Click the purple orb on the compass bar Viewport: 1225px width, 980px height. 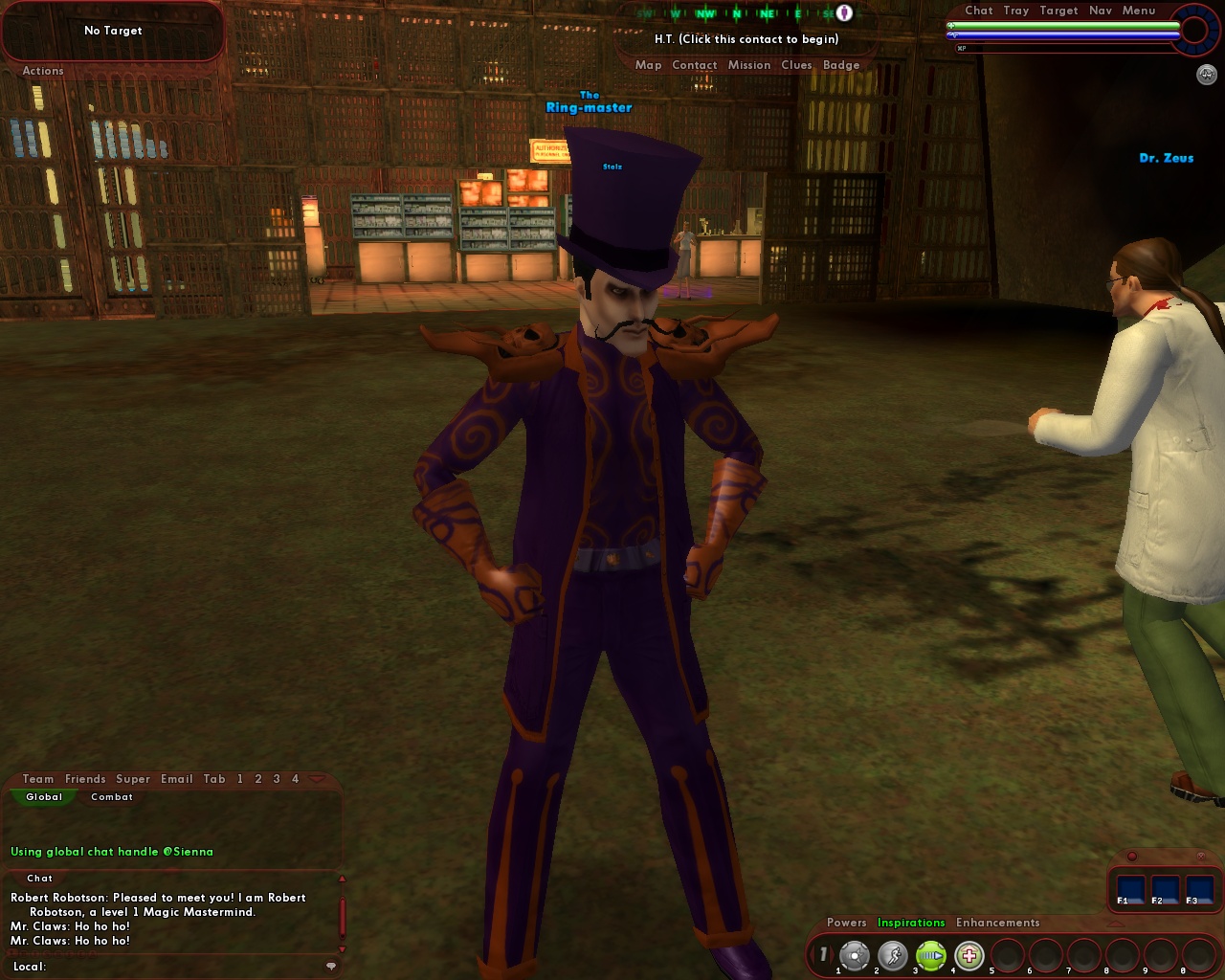(x=842, y=12)
